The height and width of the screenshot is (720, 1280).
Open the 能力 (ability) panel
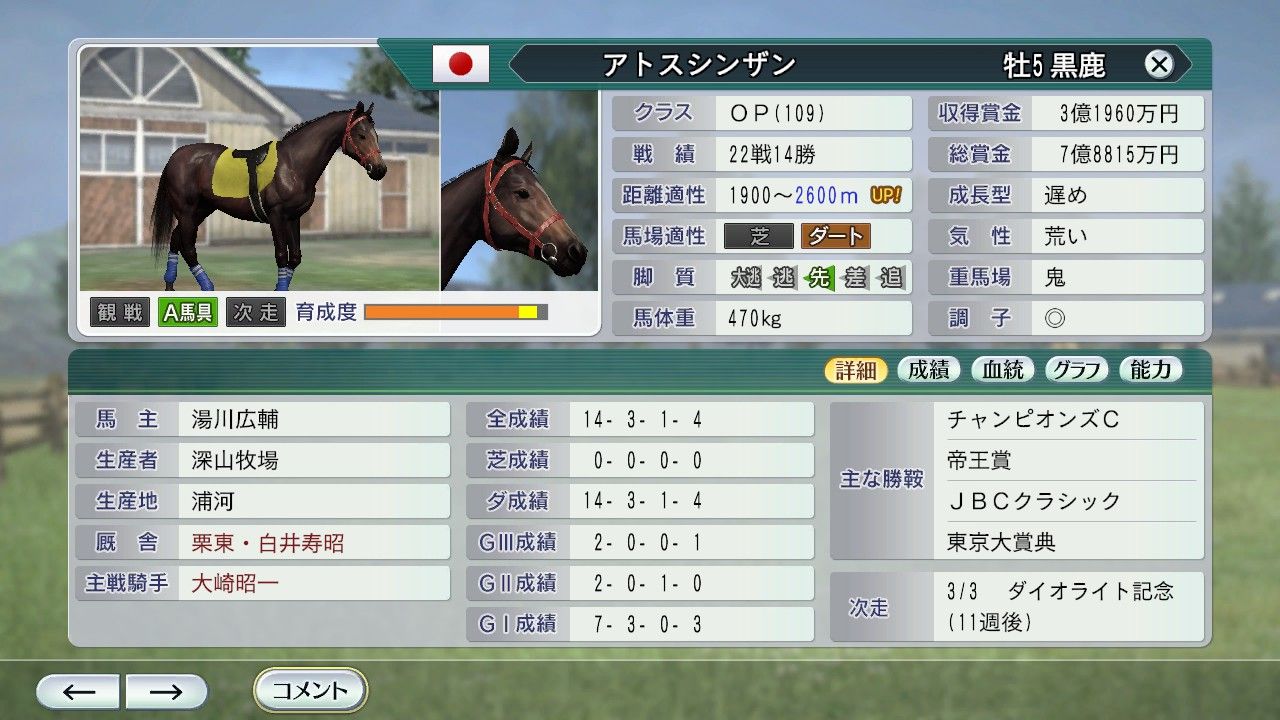click(x=1150, y=368)
